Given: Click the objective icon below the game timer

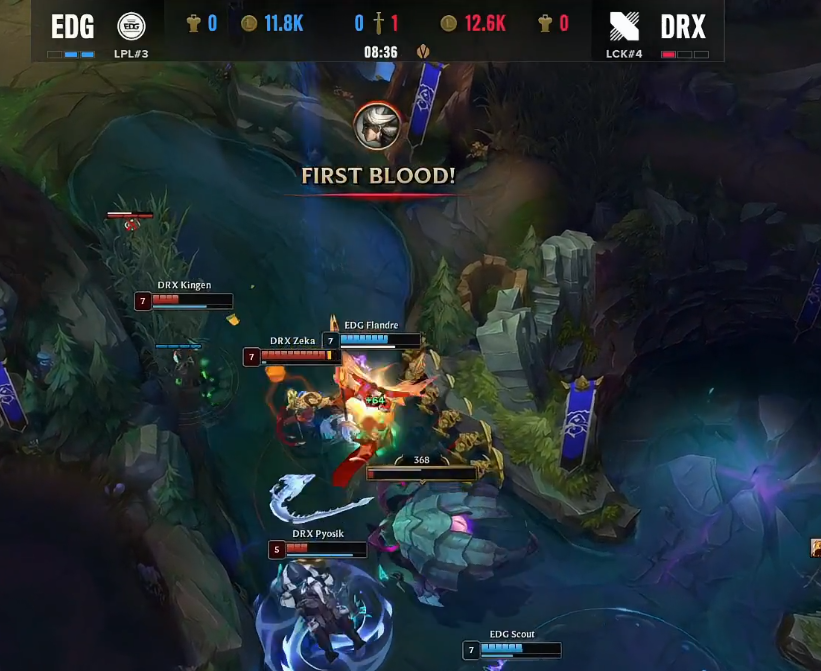Looking at the screenshot, I should click(424, 51).
